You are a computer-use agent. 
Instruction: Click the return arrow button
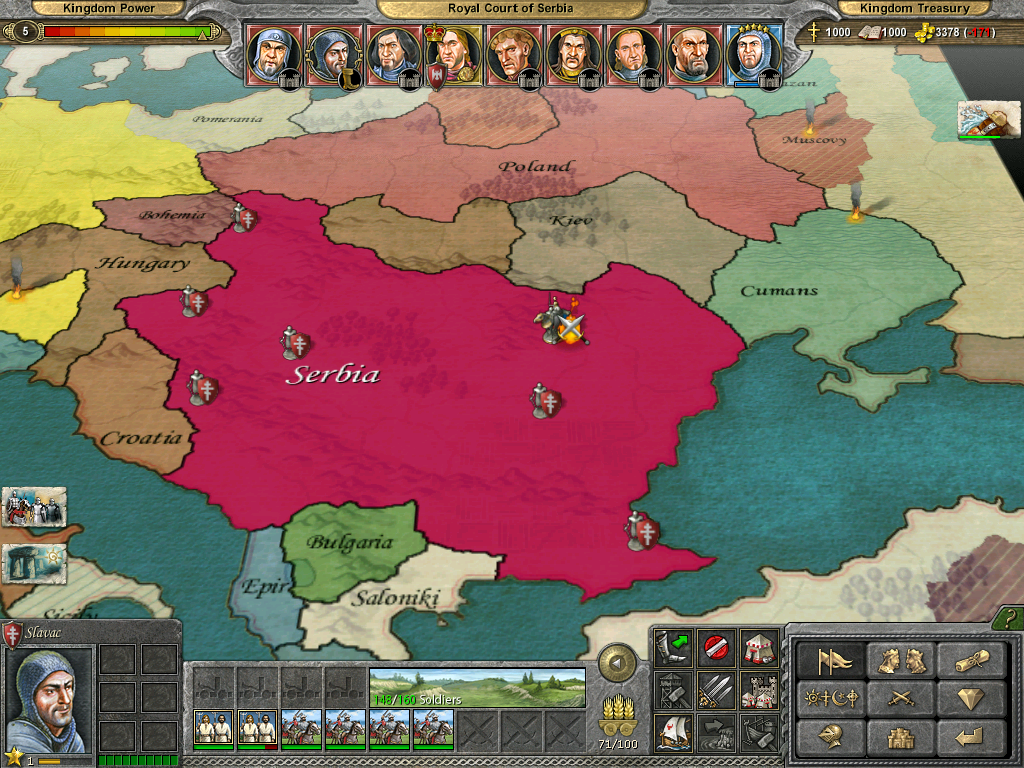tap(968, 736)
